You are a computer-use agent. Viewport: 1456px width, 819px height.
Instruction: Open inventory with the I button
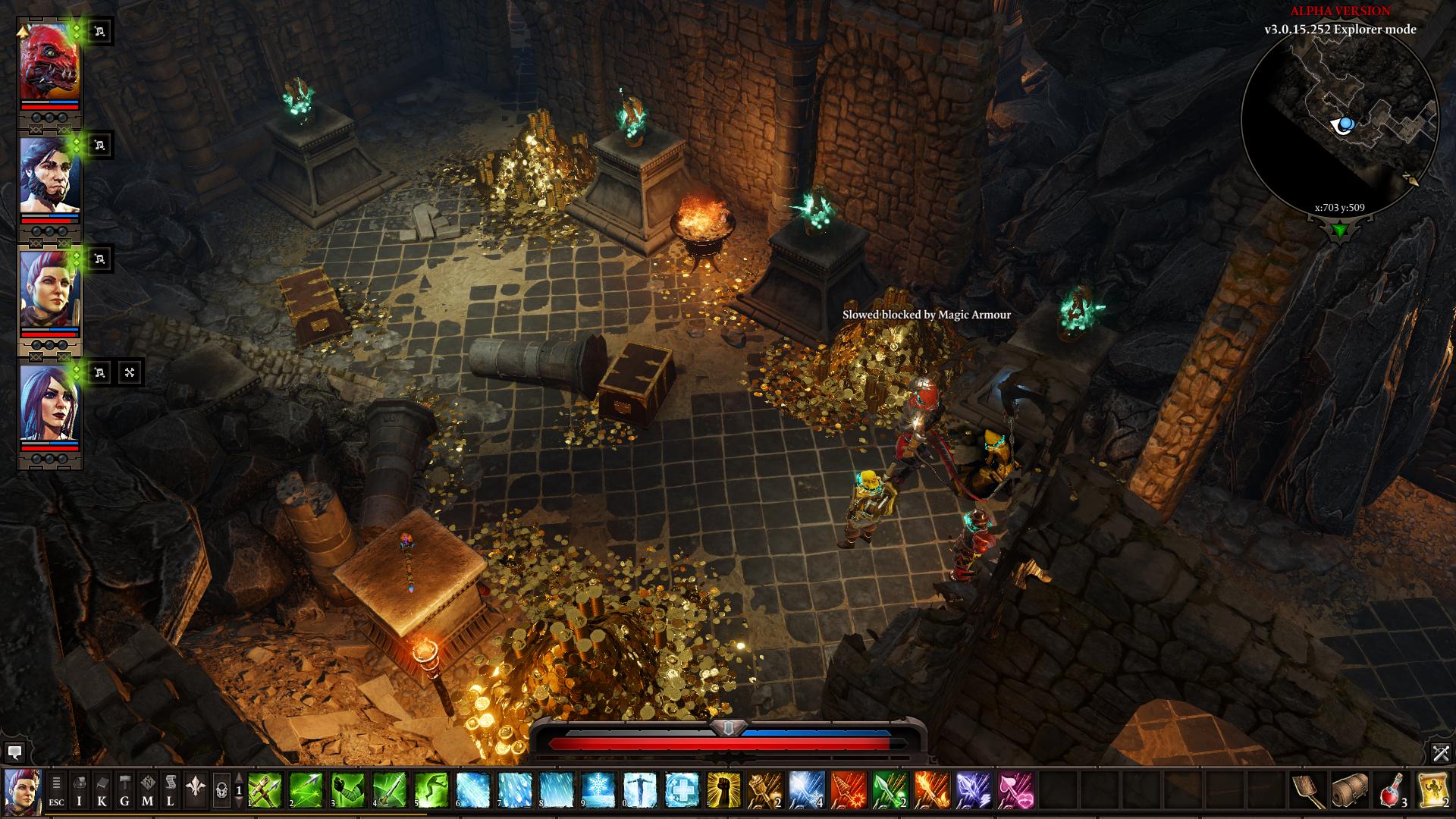point(80,790)
